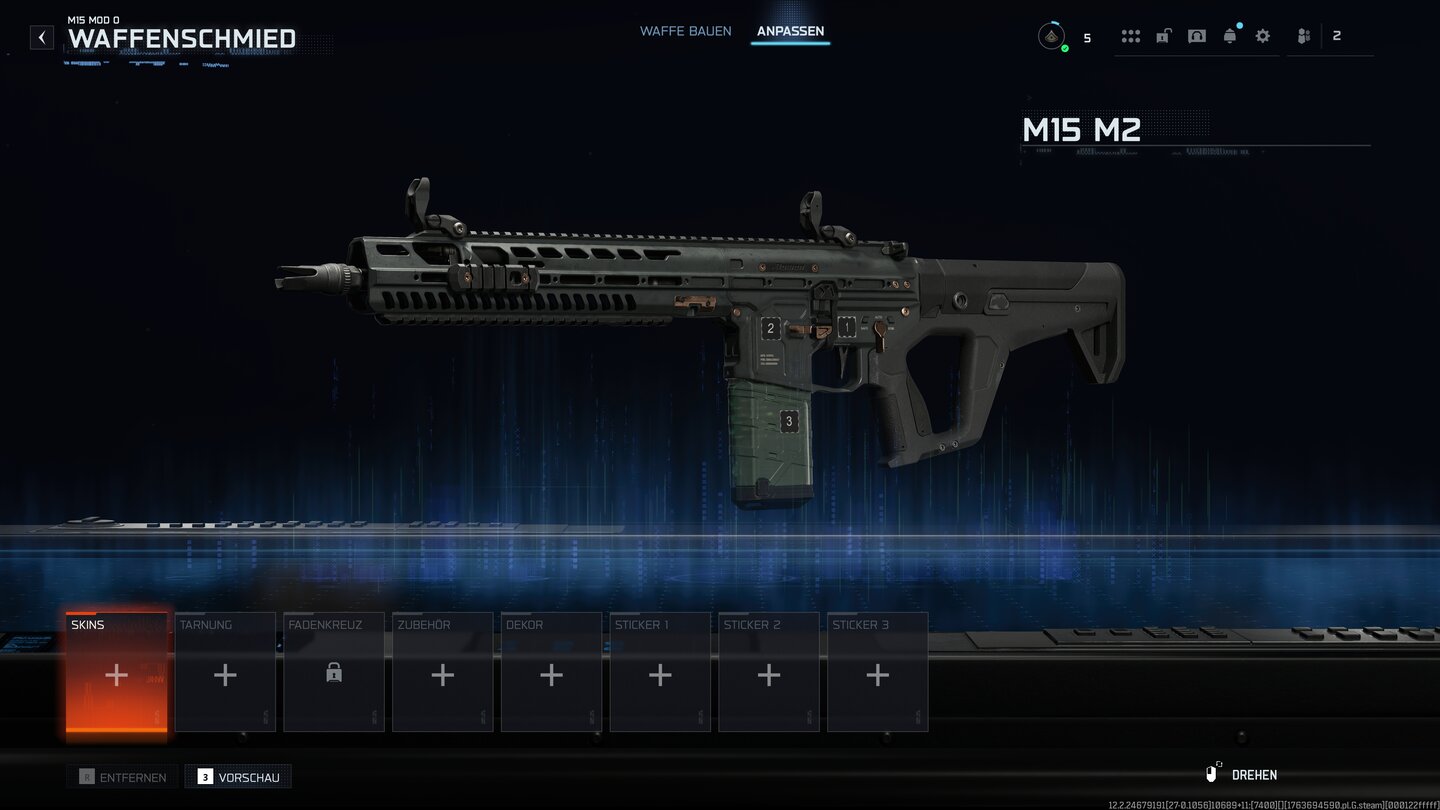Image resolution: width=1440 pixels, height=810 pixels.
Task: Open the Sticker 2 slot
Action: (768, 673)
